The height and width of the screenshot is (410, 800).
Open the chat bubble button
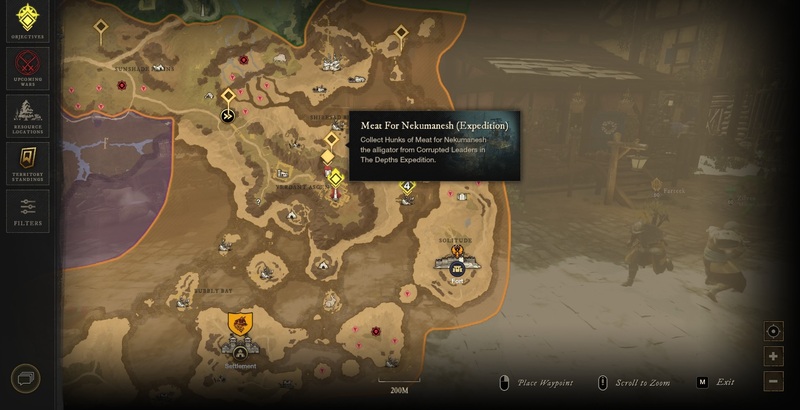27,380
